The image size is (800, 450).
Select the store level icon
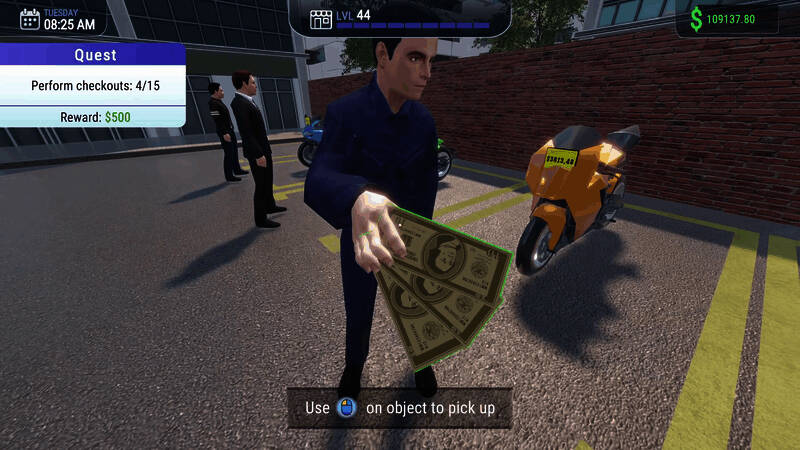[x=321, y=19]
